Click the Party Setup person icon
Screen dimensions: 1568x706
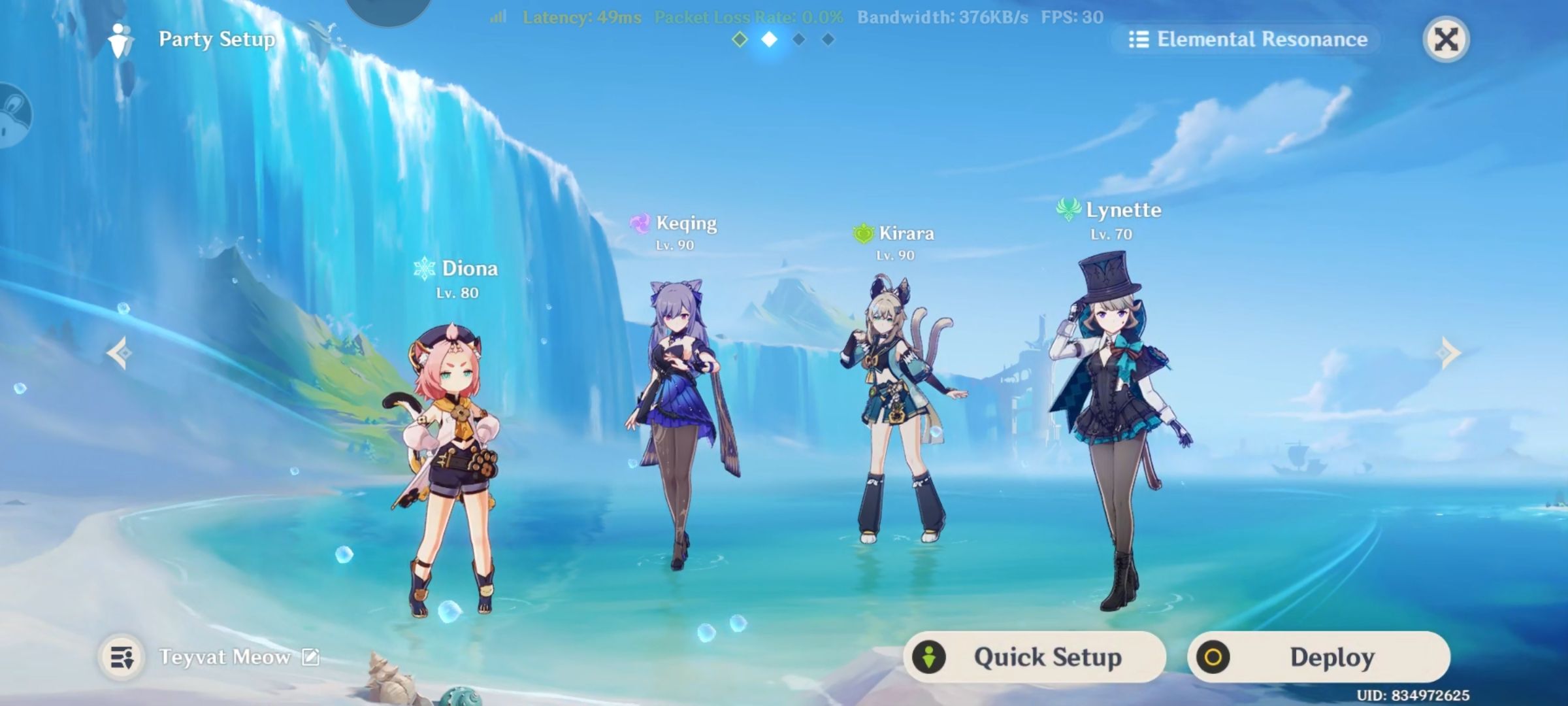[x=119, y=40]
